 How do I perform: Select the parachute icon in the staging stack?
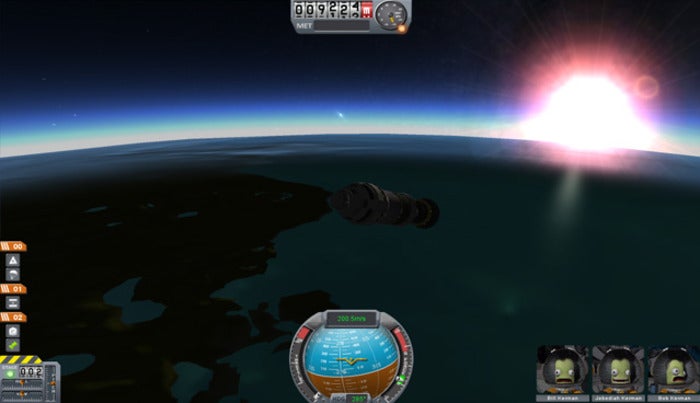pos(15,273)
